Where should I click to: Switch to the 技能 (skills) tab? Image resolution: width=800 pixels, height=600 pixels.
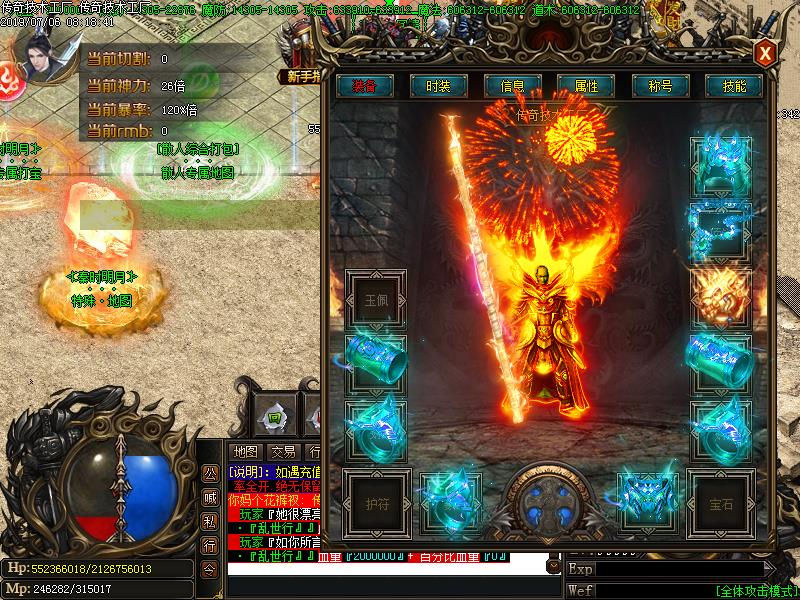[x=734, y=86]
